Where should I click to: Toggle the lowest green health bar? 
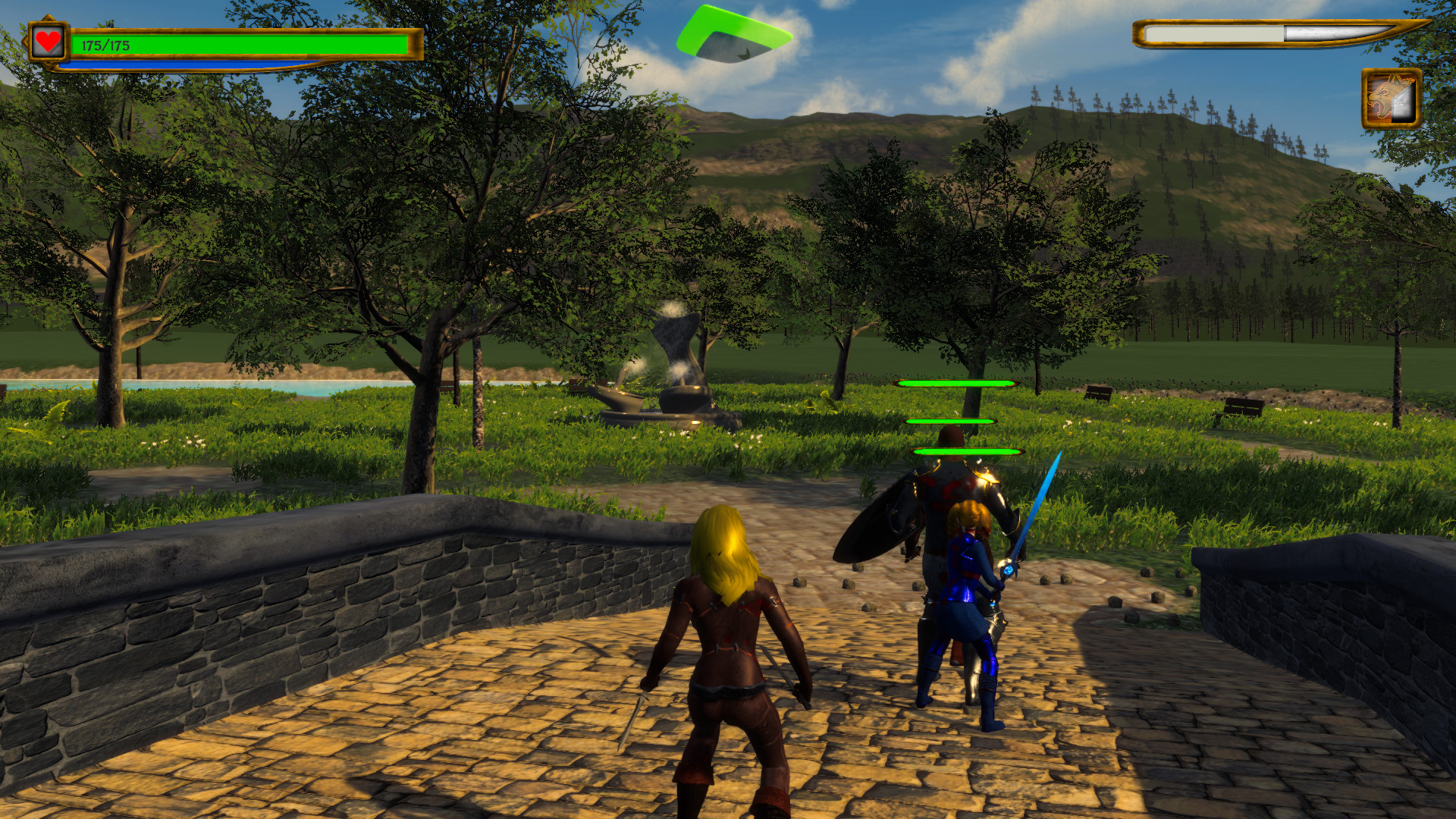coord(965,450)
